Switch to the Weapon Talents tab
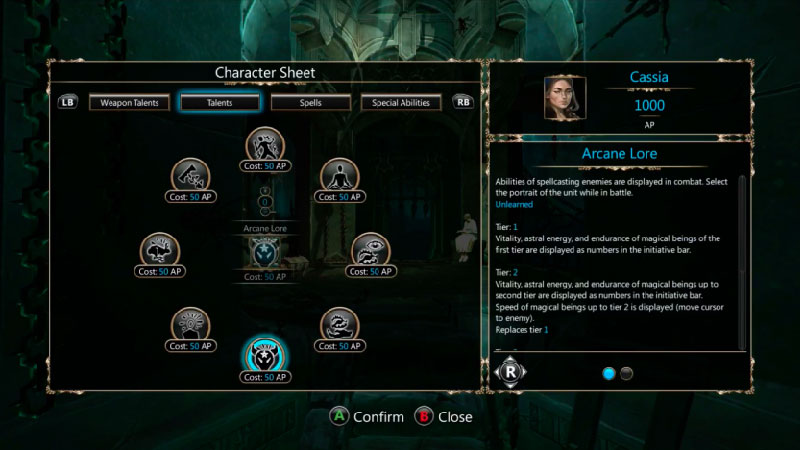Image resolution: width=800 pixels, height=450 pixels. click(129, 102)
